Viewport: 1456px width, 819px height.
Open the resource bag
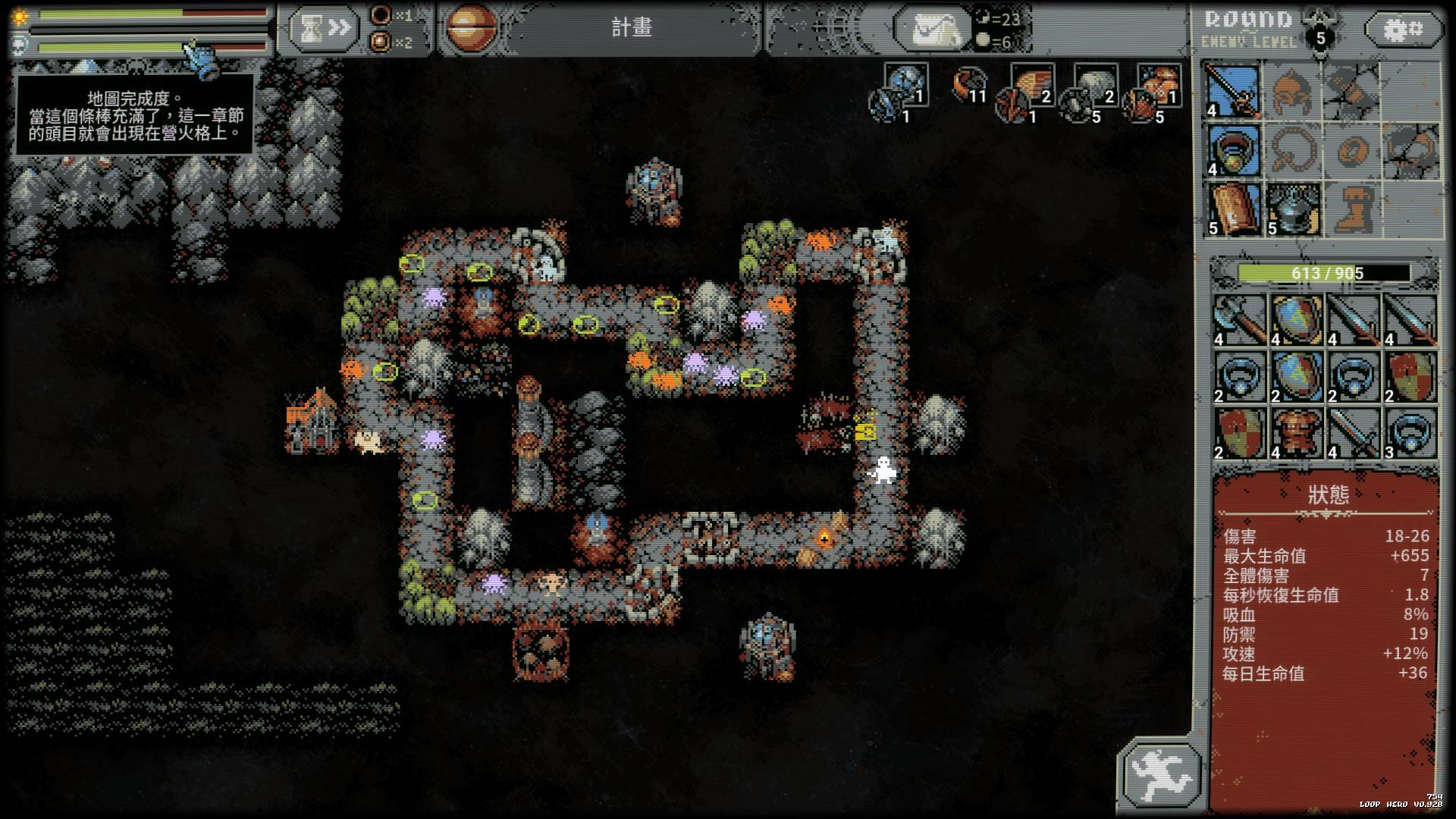(933, 30)
